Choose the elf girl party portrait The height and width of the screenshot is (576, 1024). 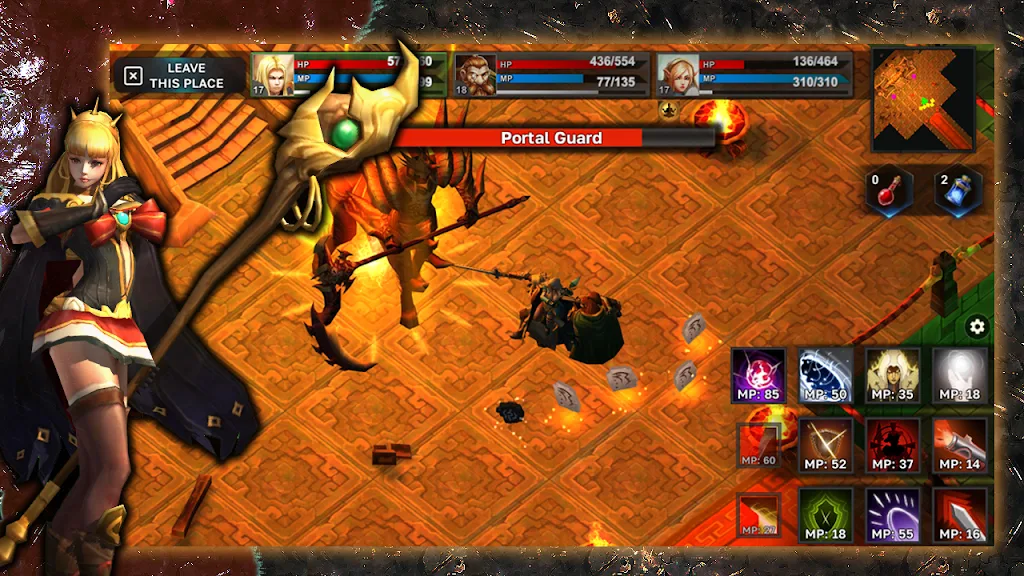click(678, 75)
